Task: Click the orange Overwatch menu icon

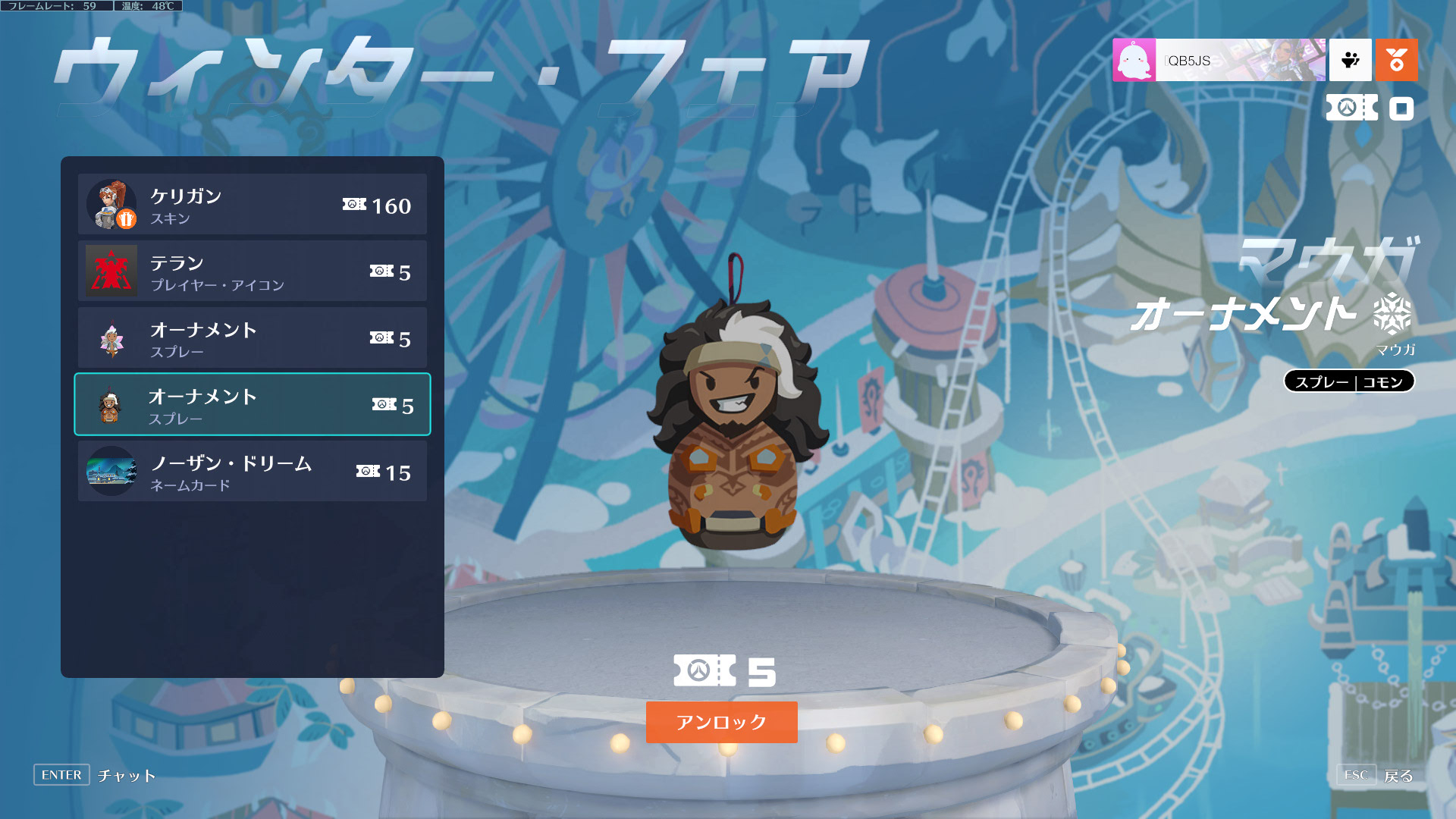Action: tap(1396, 60)
